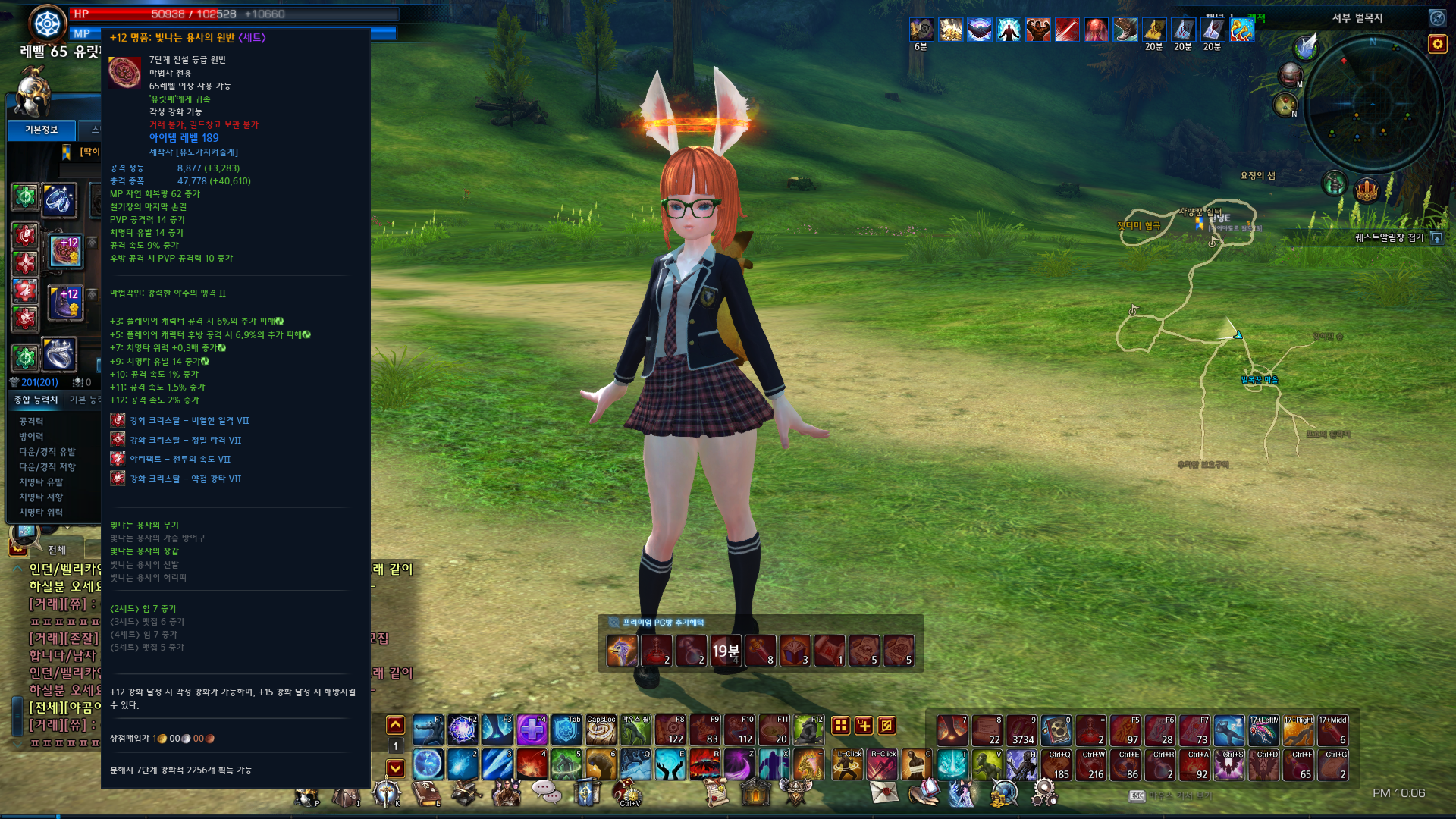Open the minimap settings gear

[x=1437, y=44]
